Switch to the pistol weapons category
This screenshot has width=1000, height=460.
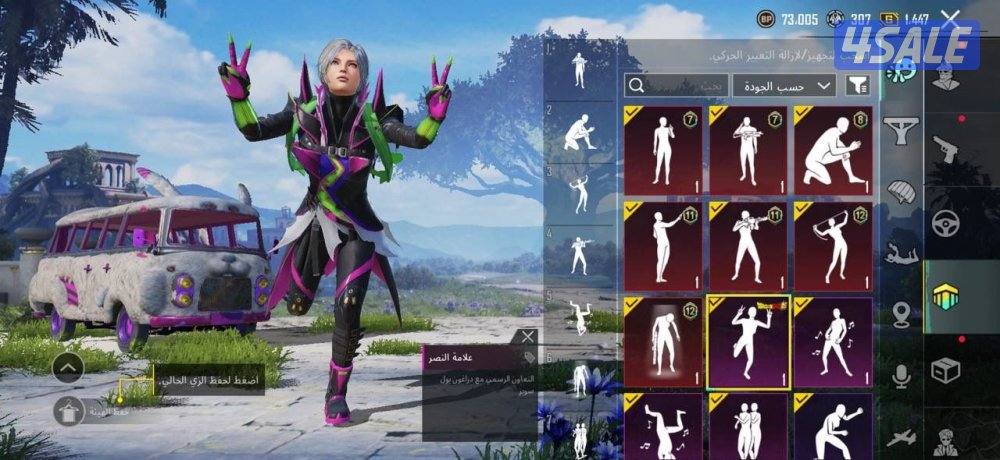click(x=945, y=150)
